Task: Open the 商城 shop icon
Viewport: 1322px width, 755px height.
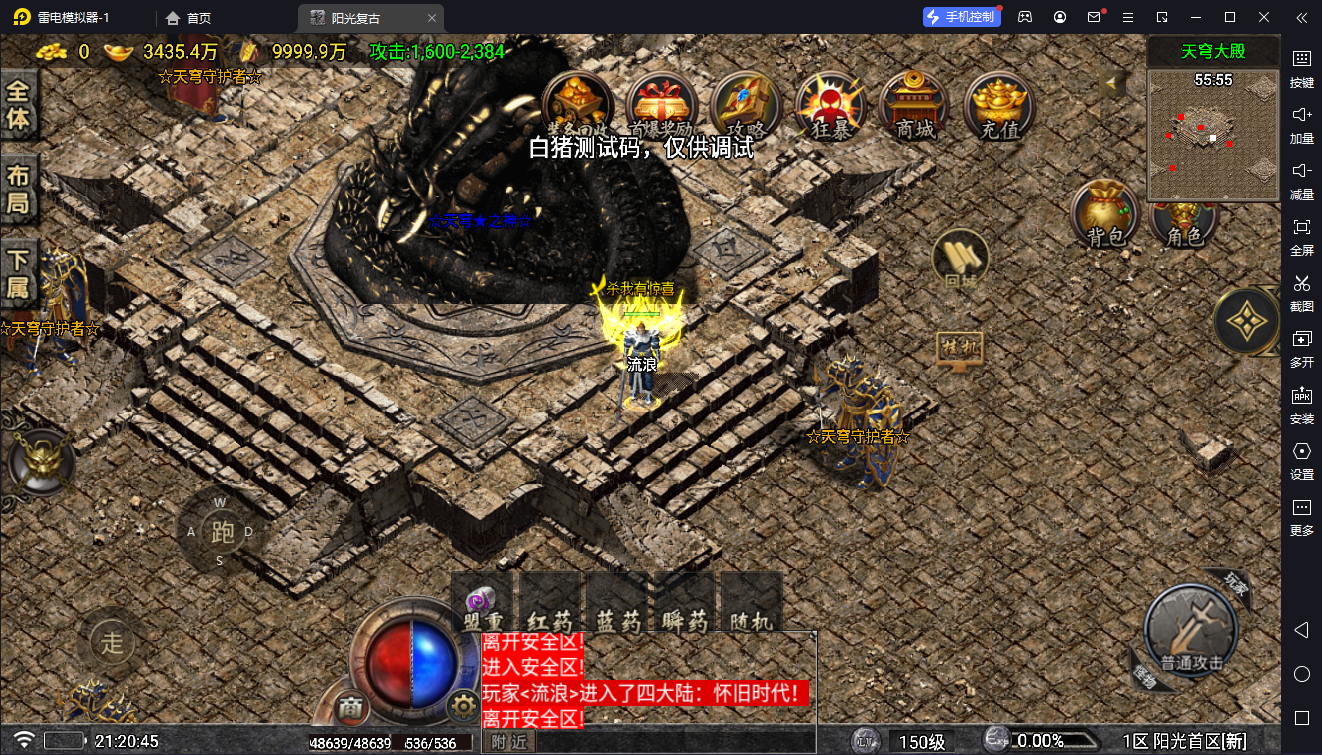Action: 915,105
